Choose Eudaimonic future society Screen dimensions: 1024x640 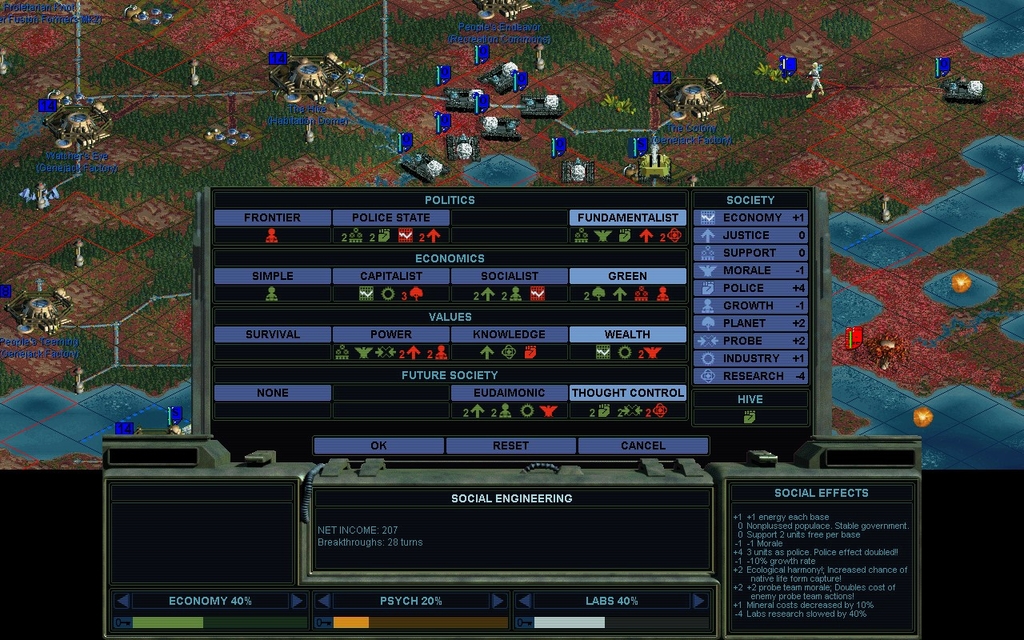point(509,393)
